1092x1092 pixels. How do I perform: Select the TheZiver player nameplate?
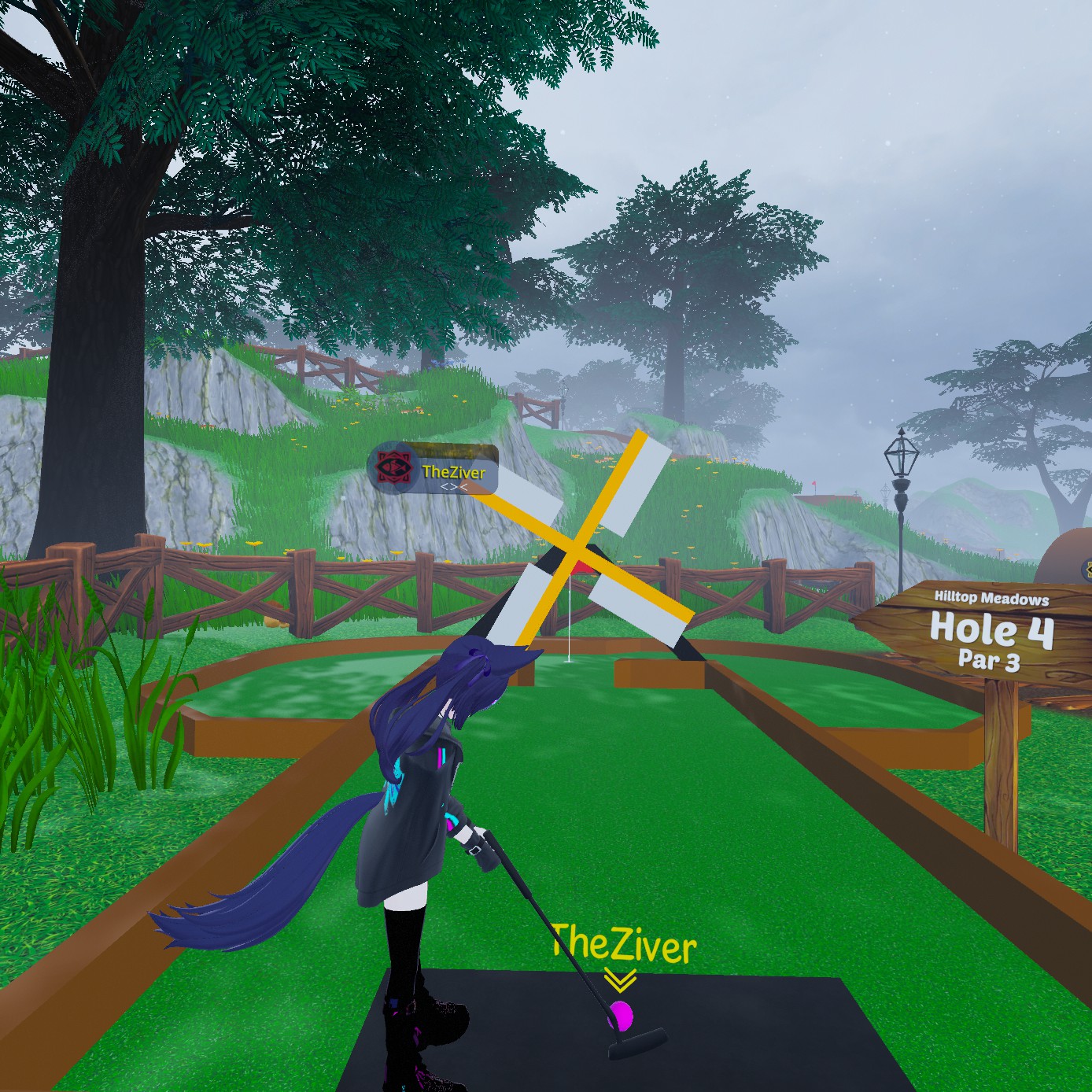pyautogui.click(x=433, y=470)
